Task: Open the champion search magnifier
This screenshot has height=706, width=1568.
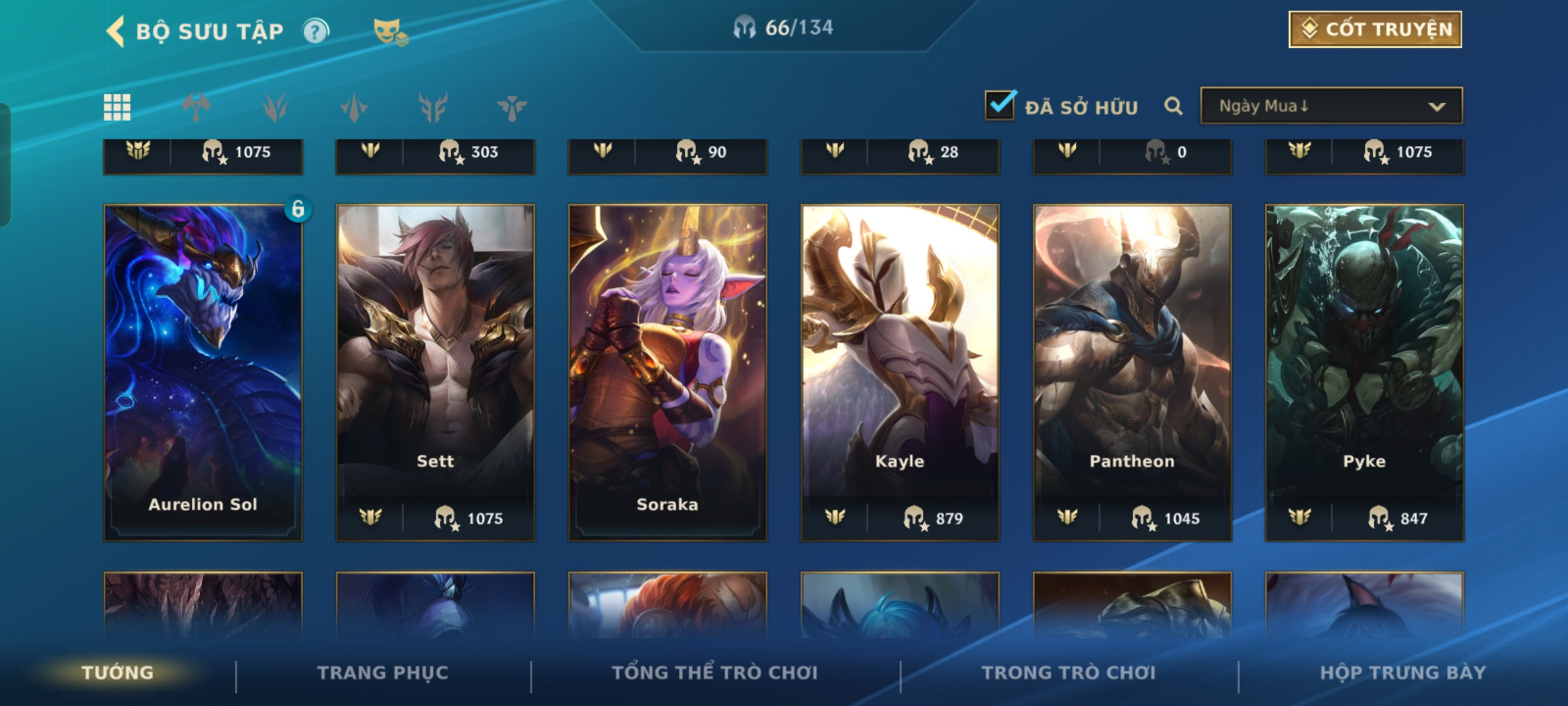Action: (x=1173, y=106)
